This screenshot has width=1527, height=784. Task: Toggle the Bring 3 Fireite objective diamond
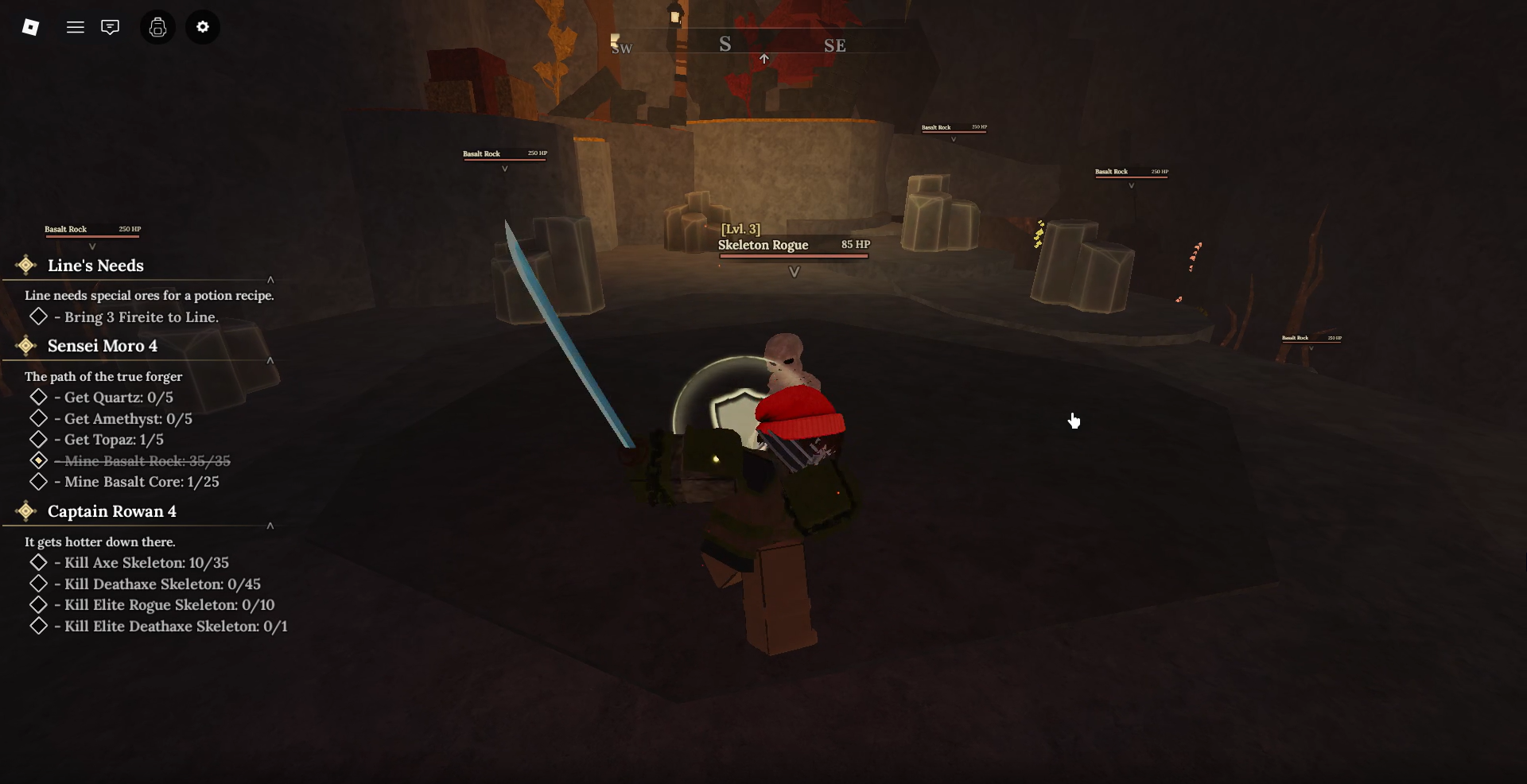(x=38, y=316)
